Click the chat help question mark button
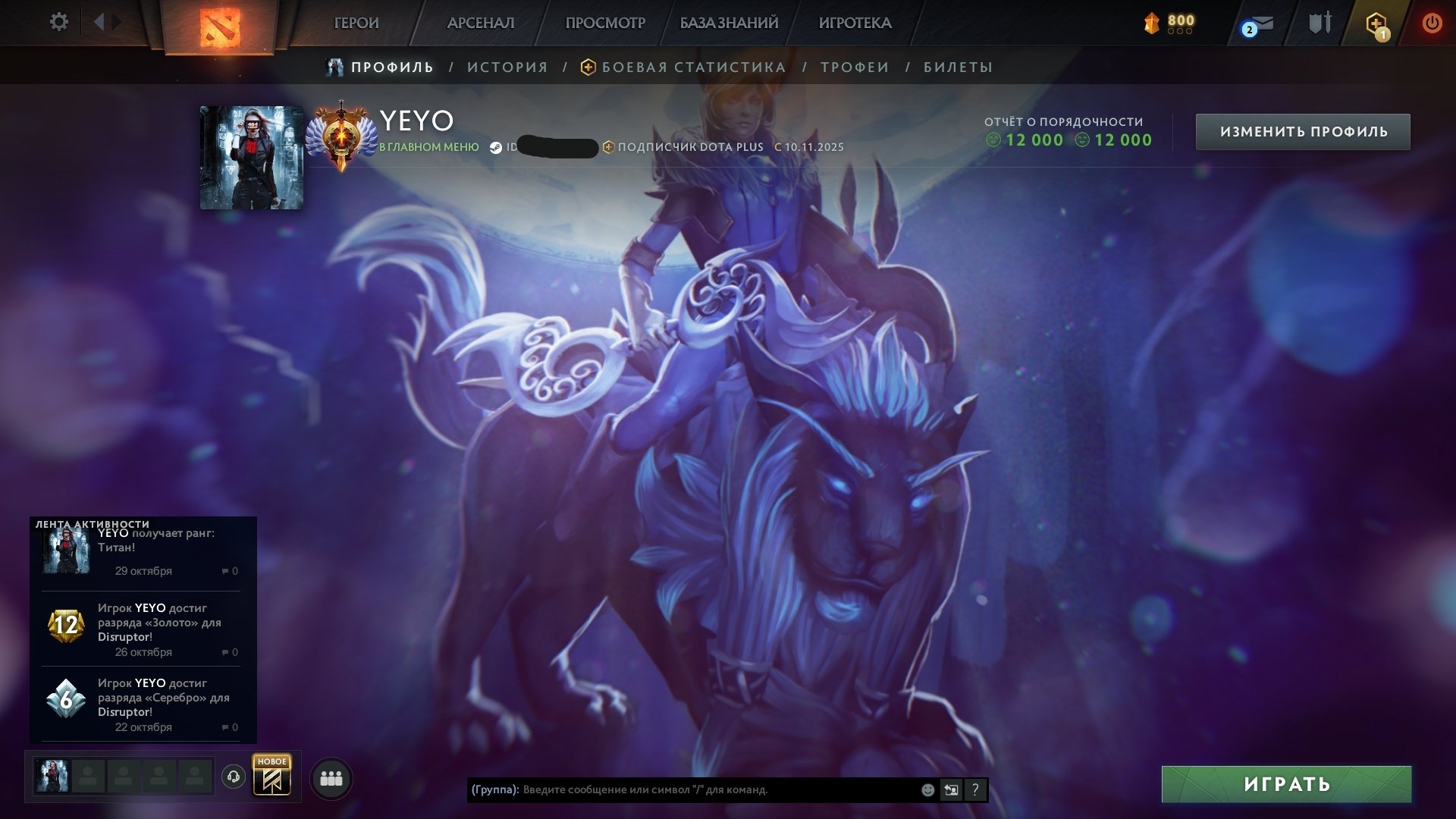Screen dimensions: 1456x819 tap(974, 789)
